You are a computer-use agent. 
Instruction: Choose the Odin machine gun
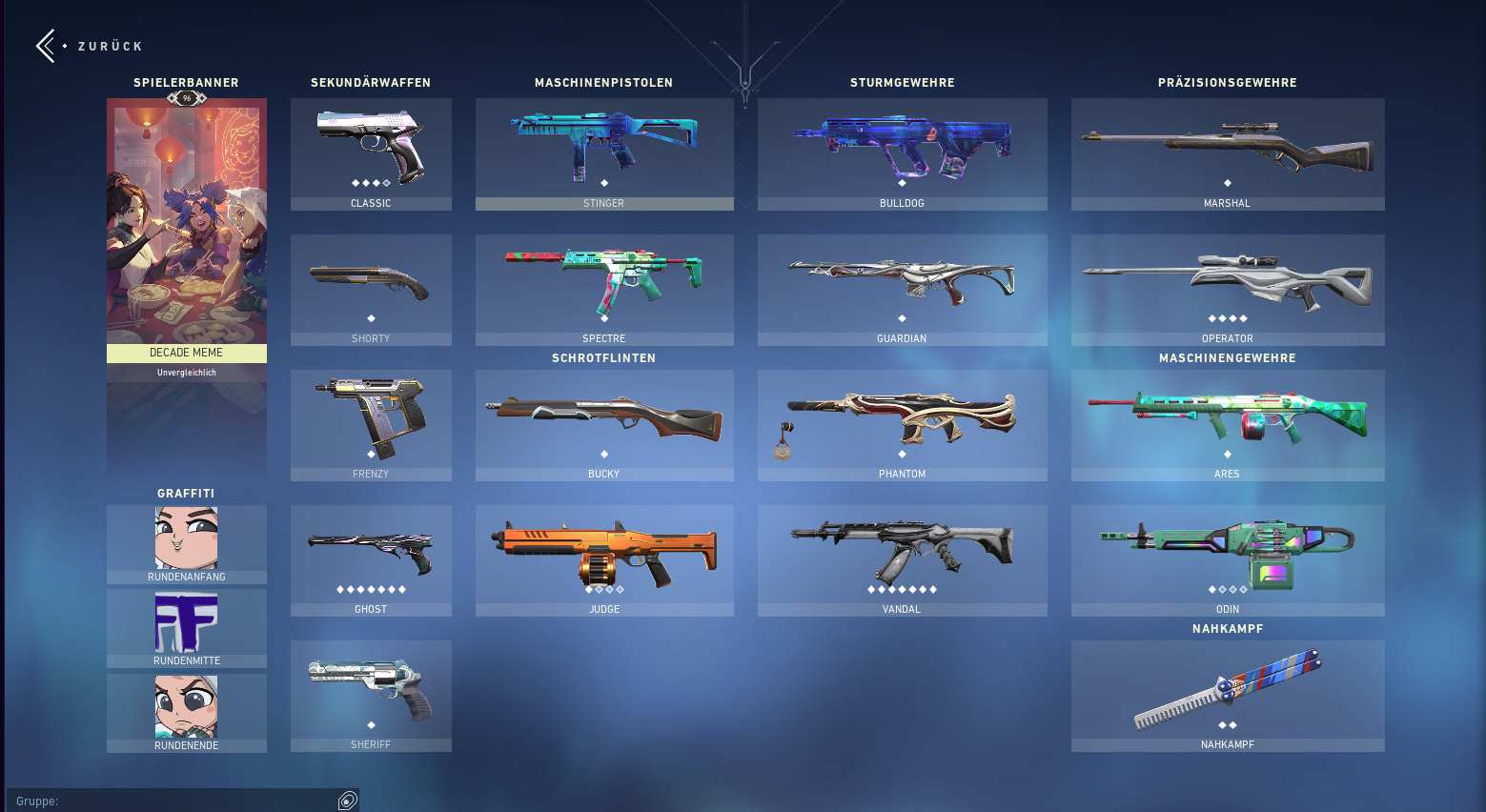1227,558
